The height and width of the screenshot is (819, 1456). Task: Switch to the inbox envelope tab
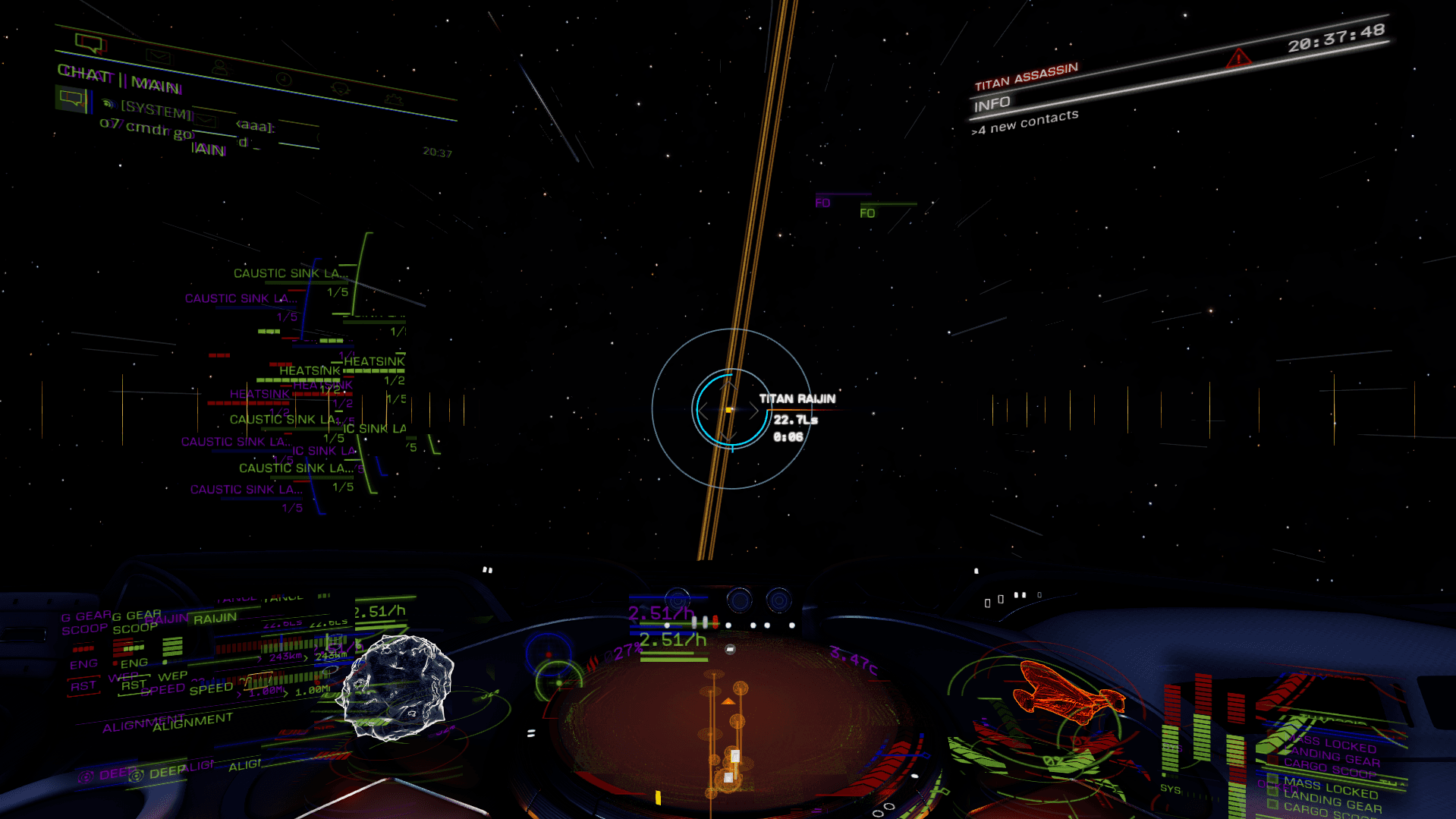[x=159, y=55]
